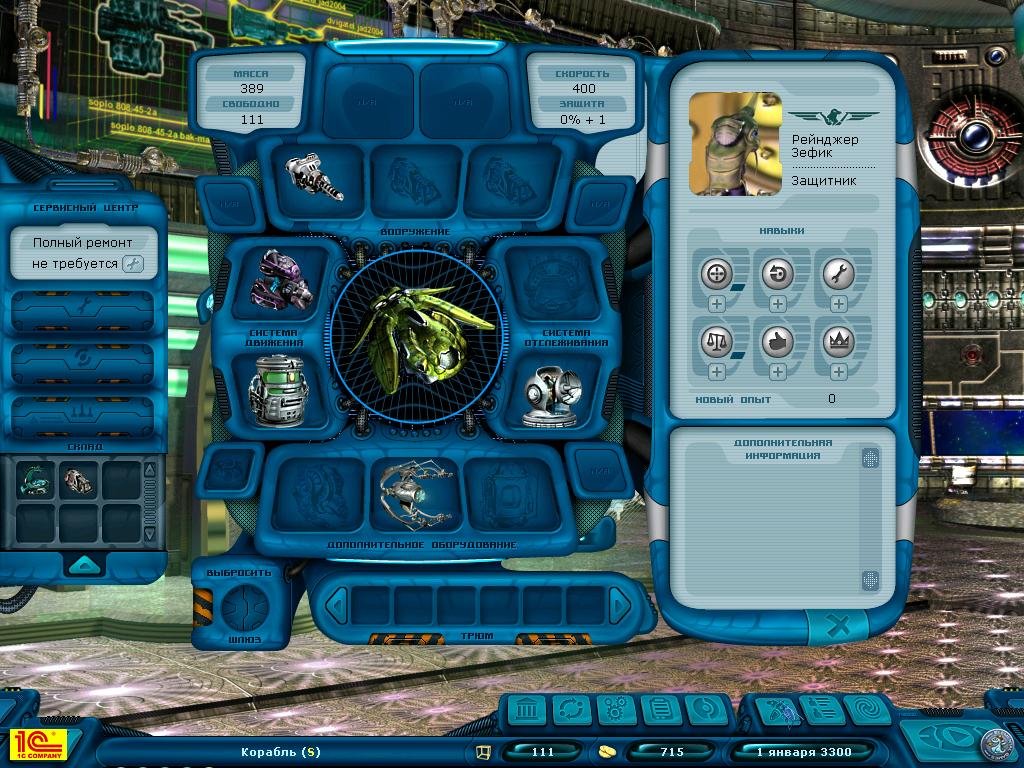The image size is (1024, 768).
Task: Raise the wrench technical skill with plus
Action: tap(838, 304)
